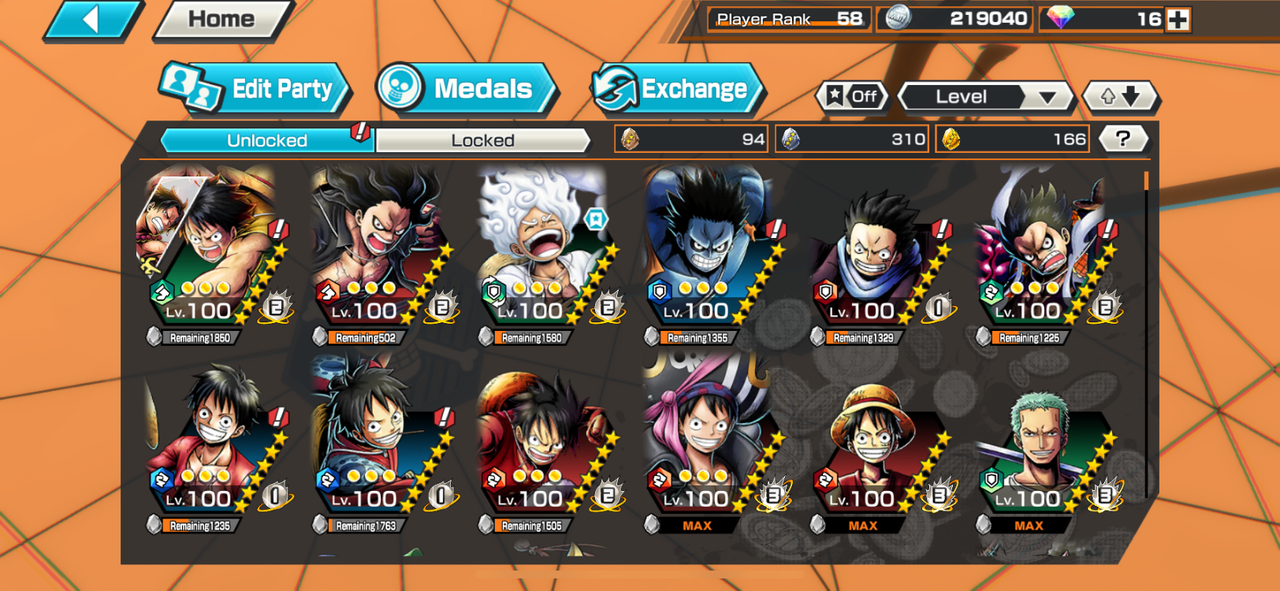Select the Unlocked tab
Viewport: 1280px width, 591px height.
pos(267,140)
